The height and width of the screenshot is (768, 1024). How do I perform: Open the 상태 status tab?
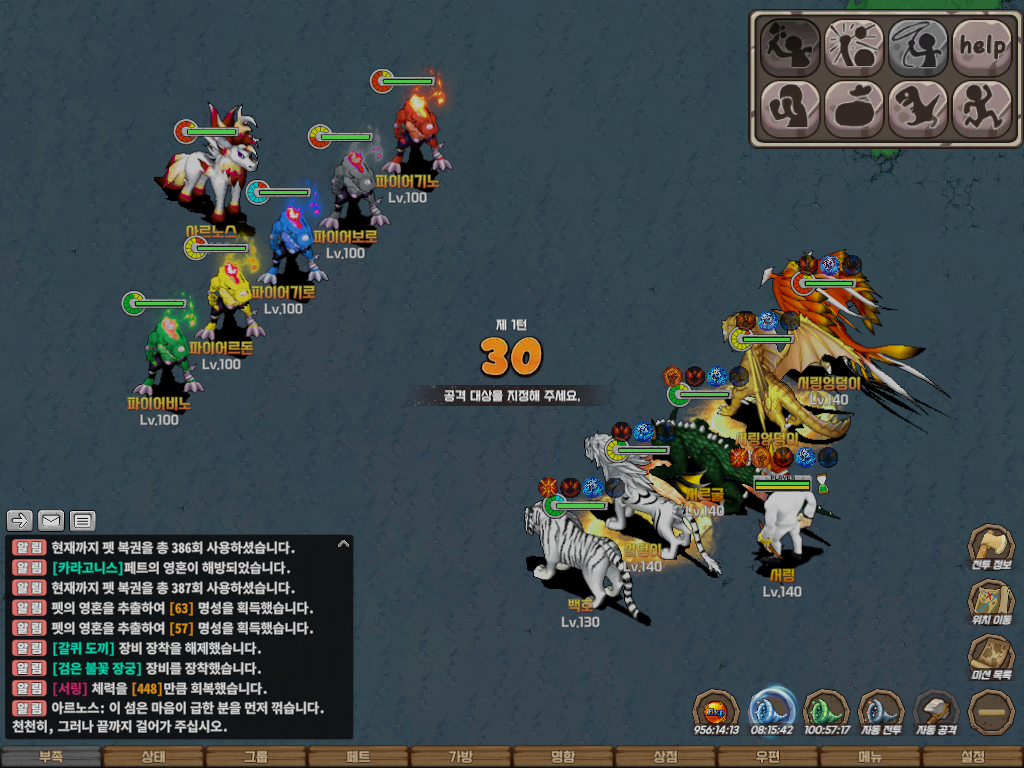tap(153, 757)
